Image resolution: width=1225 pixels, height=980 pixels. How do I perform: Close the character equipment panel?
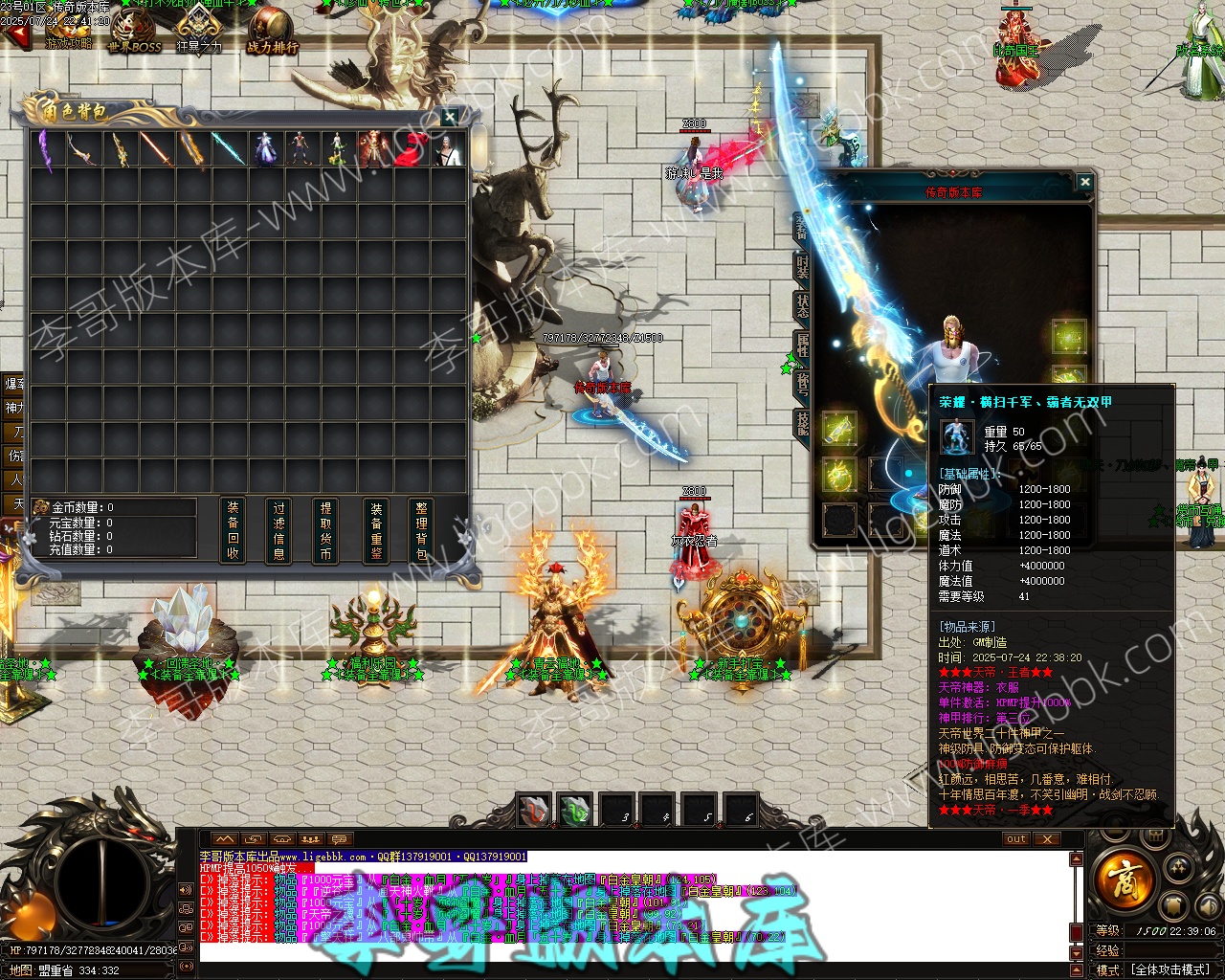pyautogui.click(x=1084, y=182)
